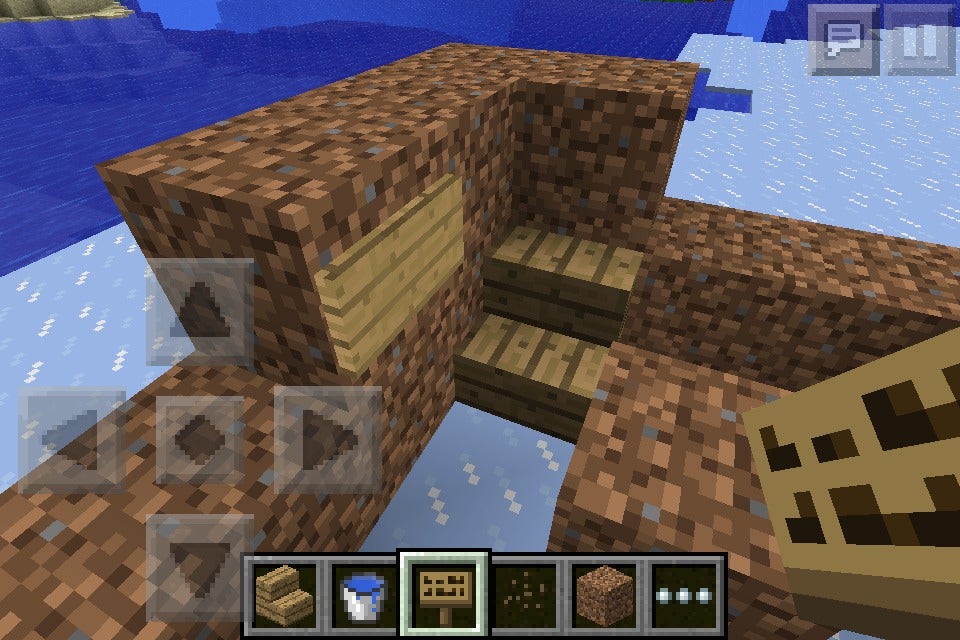Select the seeds hotbar slot

pos(525,593)
